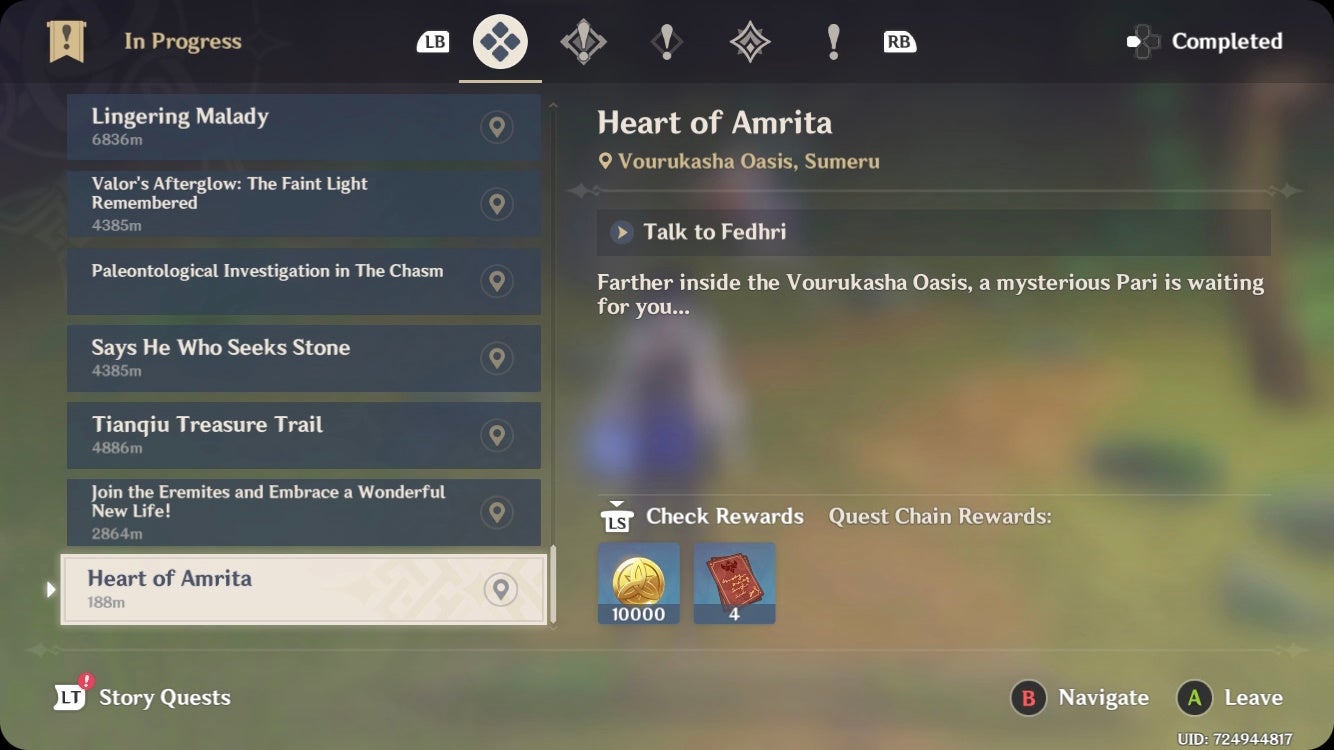Click the Leave button
This screenshot has height=750, width=1334.
tap(1231, 698)
